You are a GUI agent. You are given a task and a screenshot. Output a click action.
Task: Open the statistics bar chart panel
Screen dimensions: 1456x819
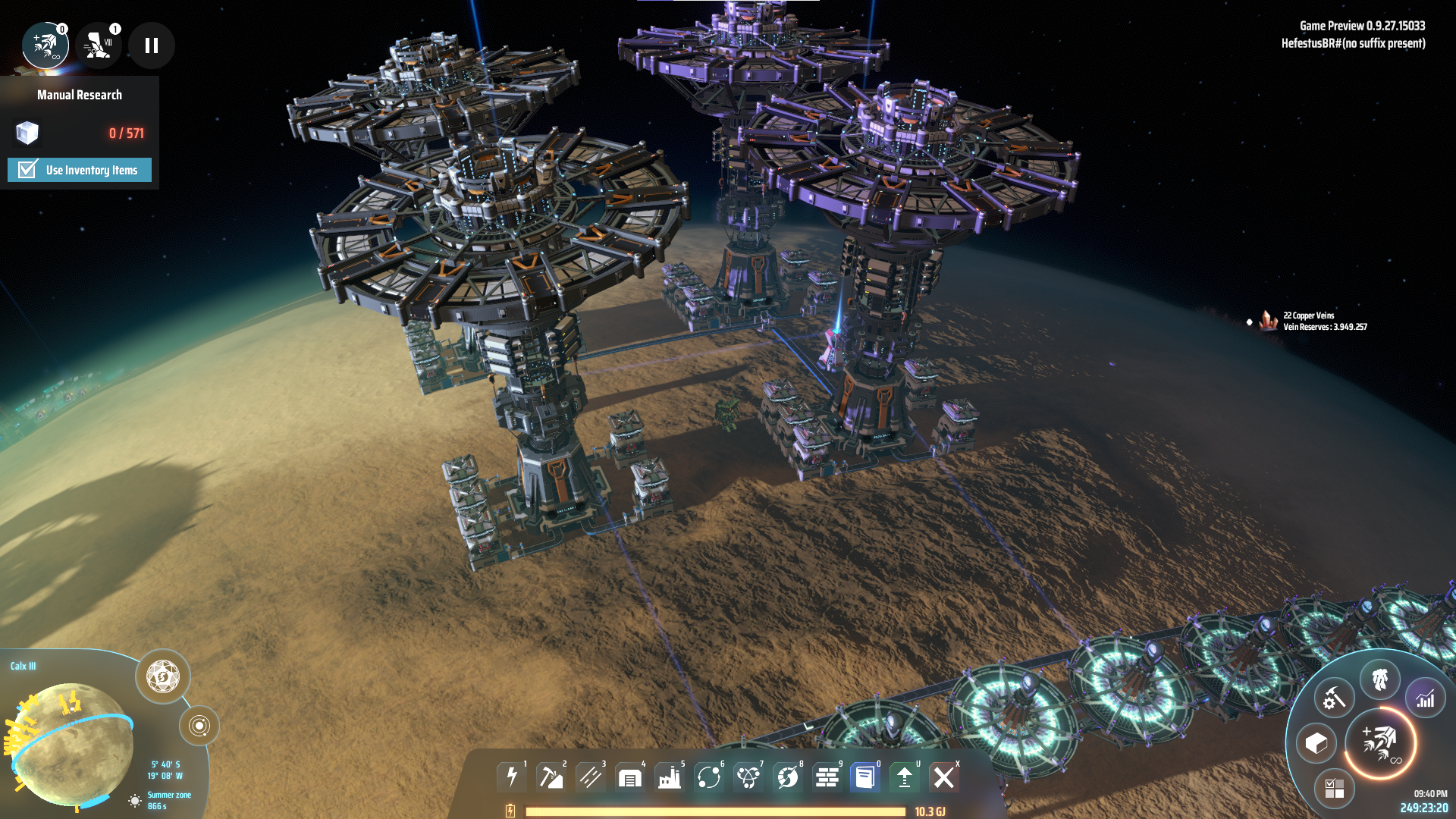coord(1426,698)
